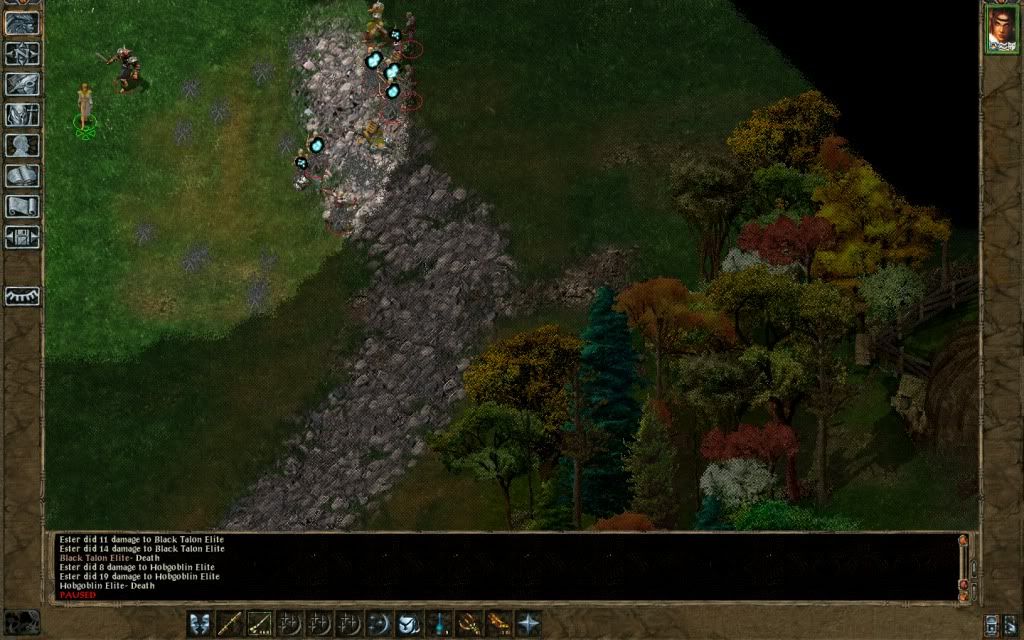This screenshot has height=640, width=1024.
Task: Open the mage spellbook
Action: coord(22,176)
